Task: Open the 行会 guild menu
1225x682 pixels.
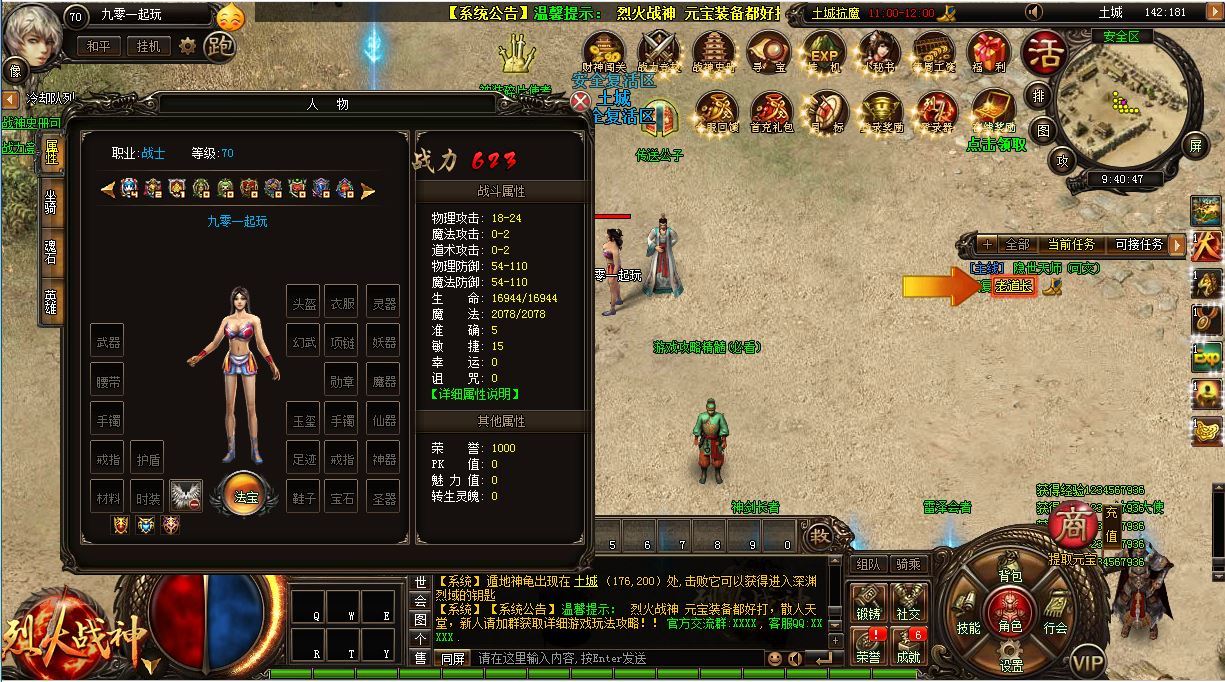Action: (x=1055, y=628)
